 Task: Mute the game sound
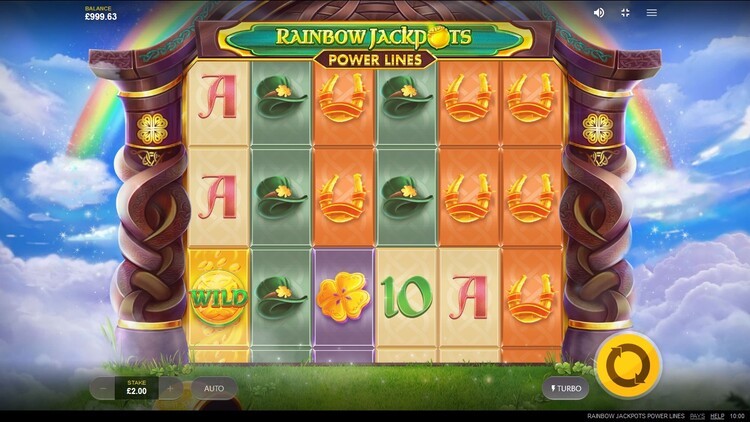pyautogui.click(x=599, y=13)
